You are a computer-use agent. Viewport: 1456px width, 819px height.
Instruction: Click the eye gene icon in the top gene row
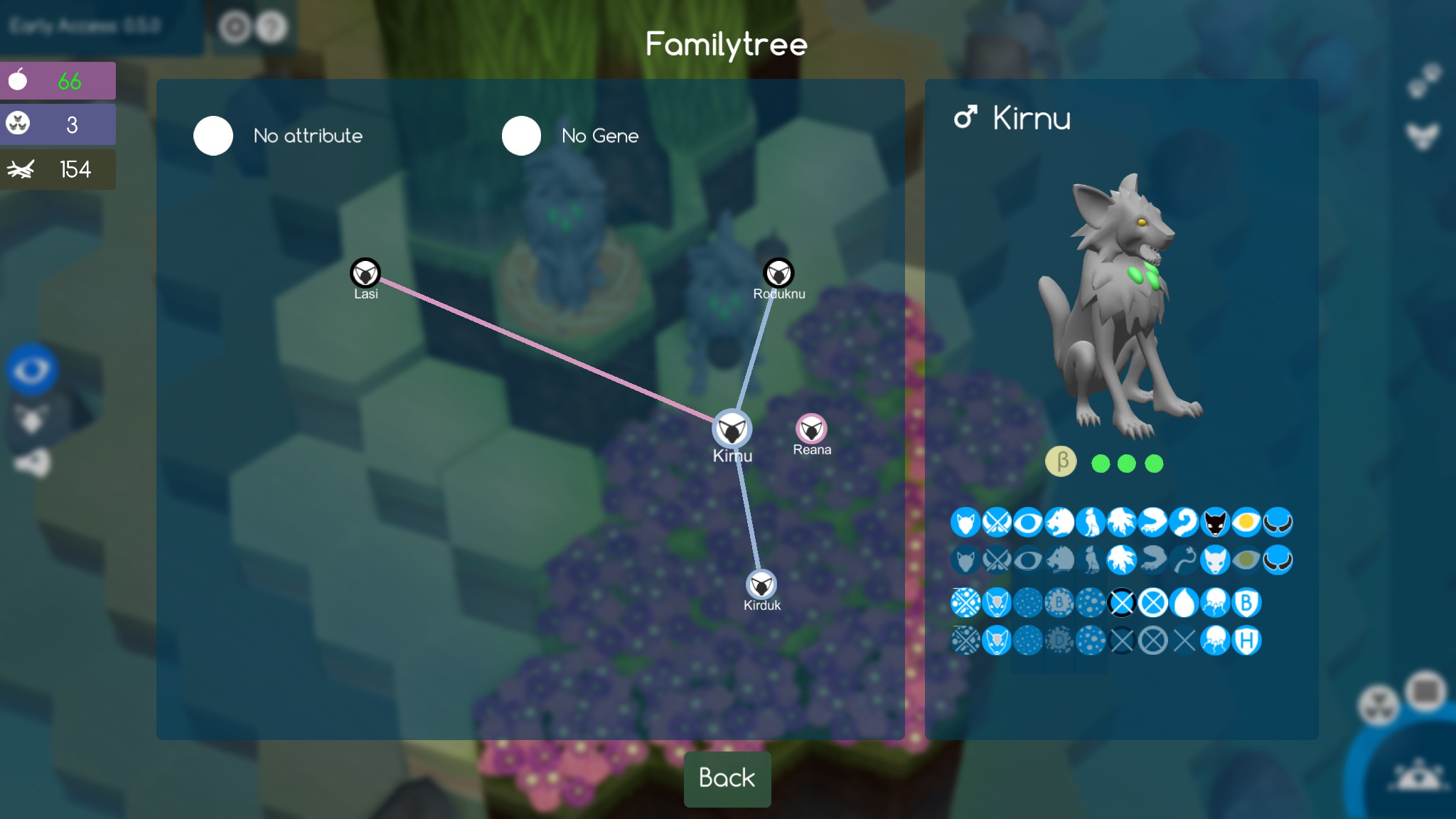tap(1027, 523)
